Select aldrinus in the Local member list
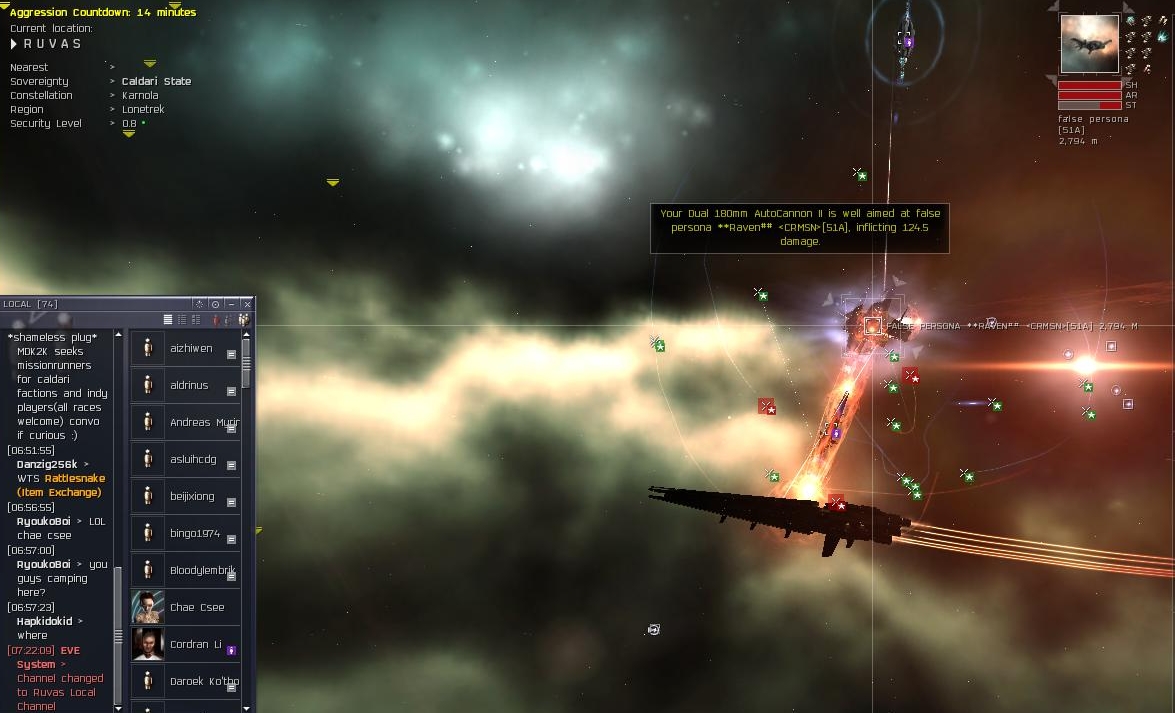The height and width of the screenshot is (713, 1175). point(190,385)
